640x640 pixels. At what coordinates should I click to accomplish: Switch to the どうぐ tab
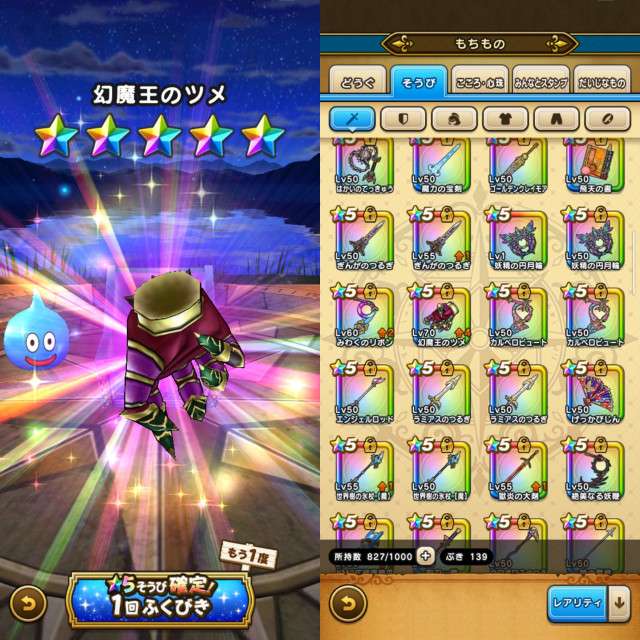tap(357, 82)
